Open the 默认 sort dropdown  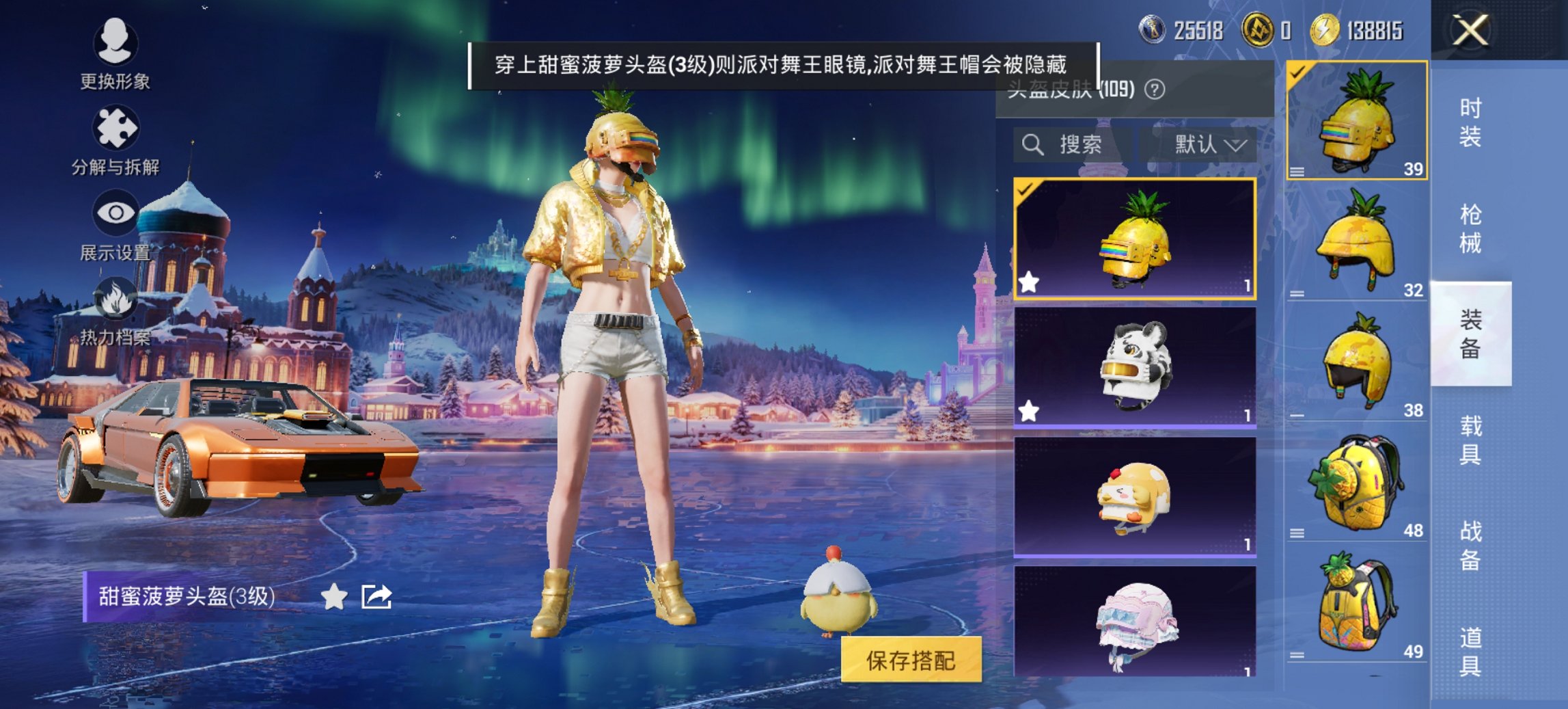click(1208, 145)
